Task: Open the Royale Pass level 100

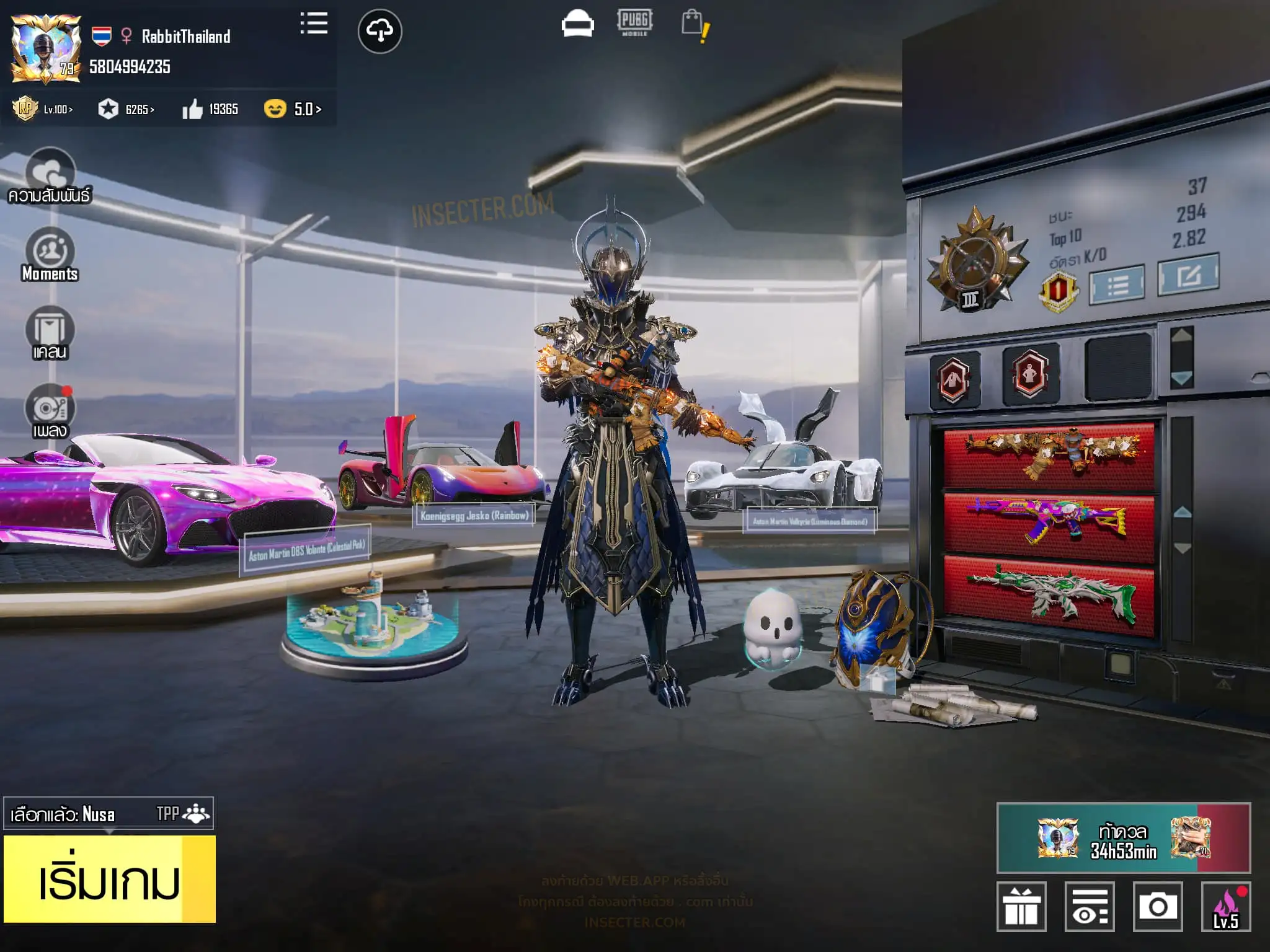Action: (43, 109)
